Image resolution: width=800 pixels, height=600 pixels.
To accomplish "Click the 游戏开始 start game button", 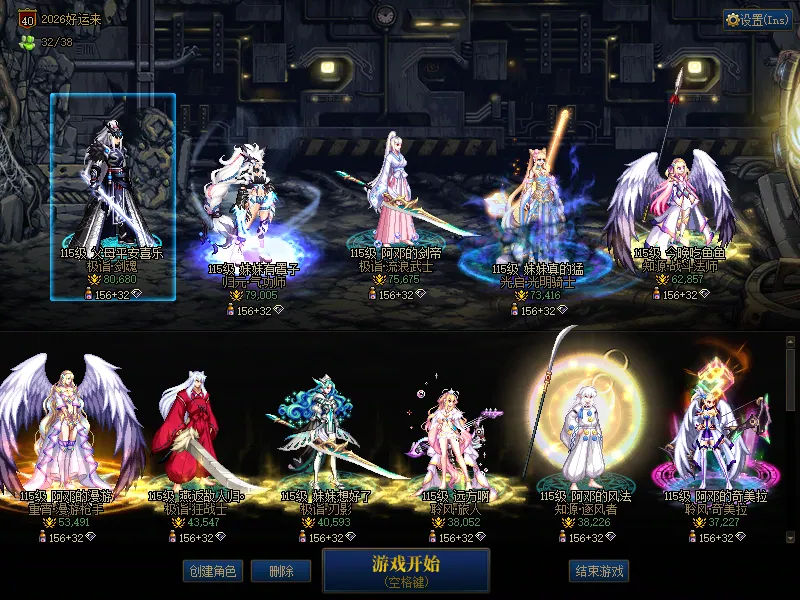I will pos(406,569).
